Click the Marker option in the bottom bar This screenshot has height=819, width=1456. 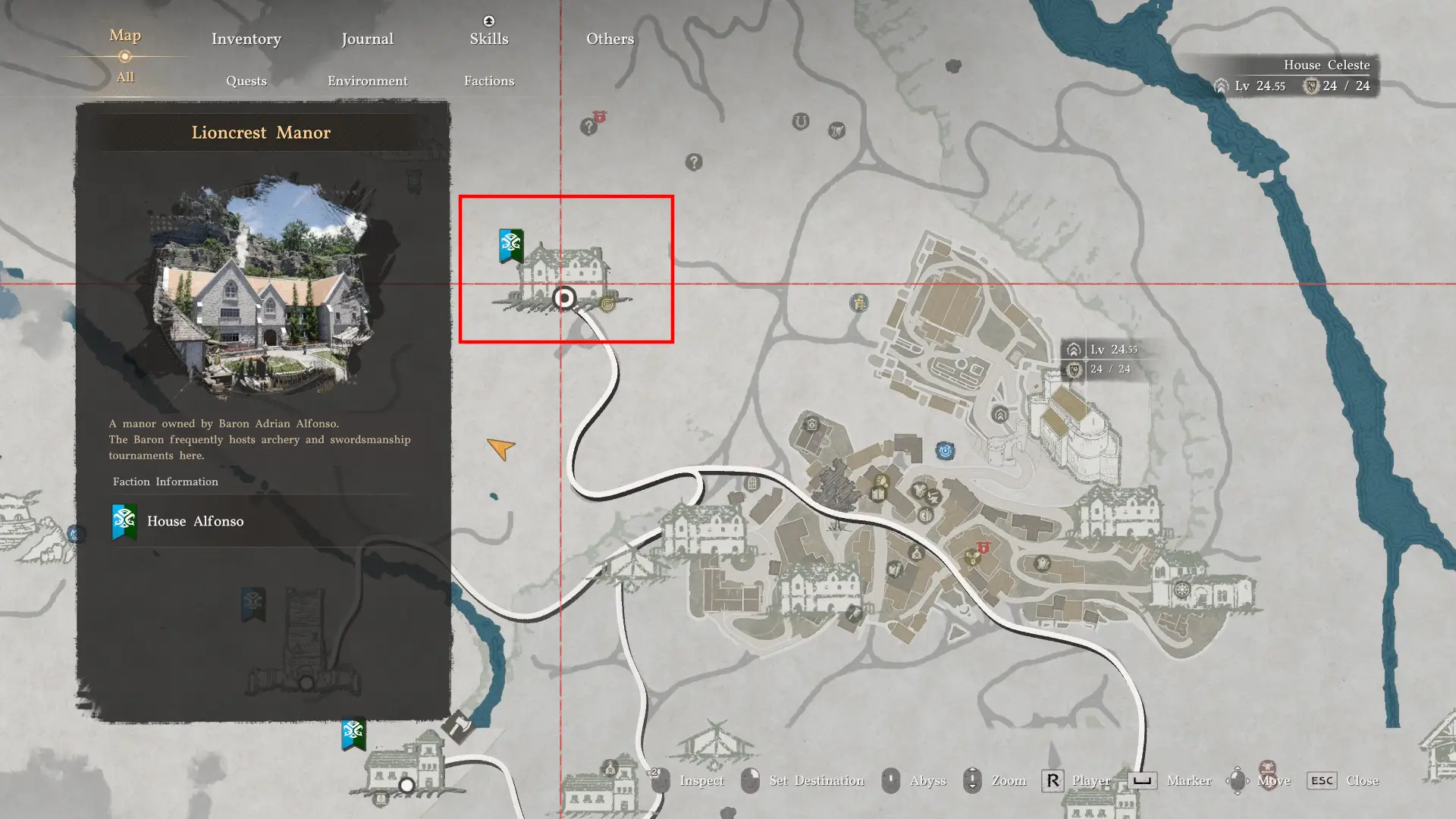(1188, 780)
